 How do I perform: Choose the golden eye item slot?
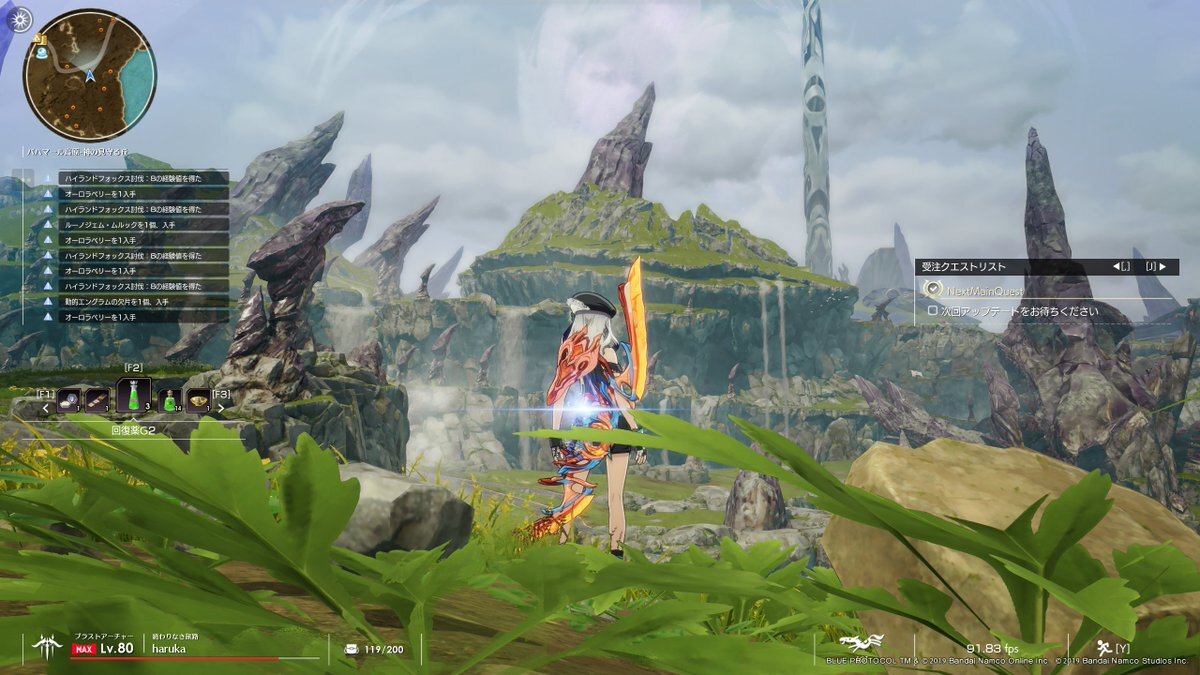198,400
